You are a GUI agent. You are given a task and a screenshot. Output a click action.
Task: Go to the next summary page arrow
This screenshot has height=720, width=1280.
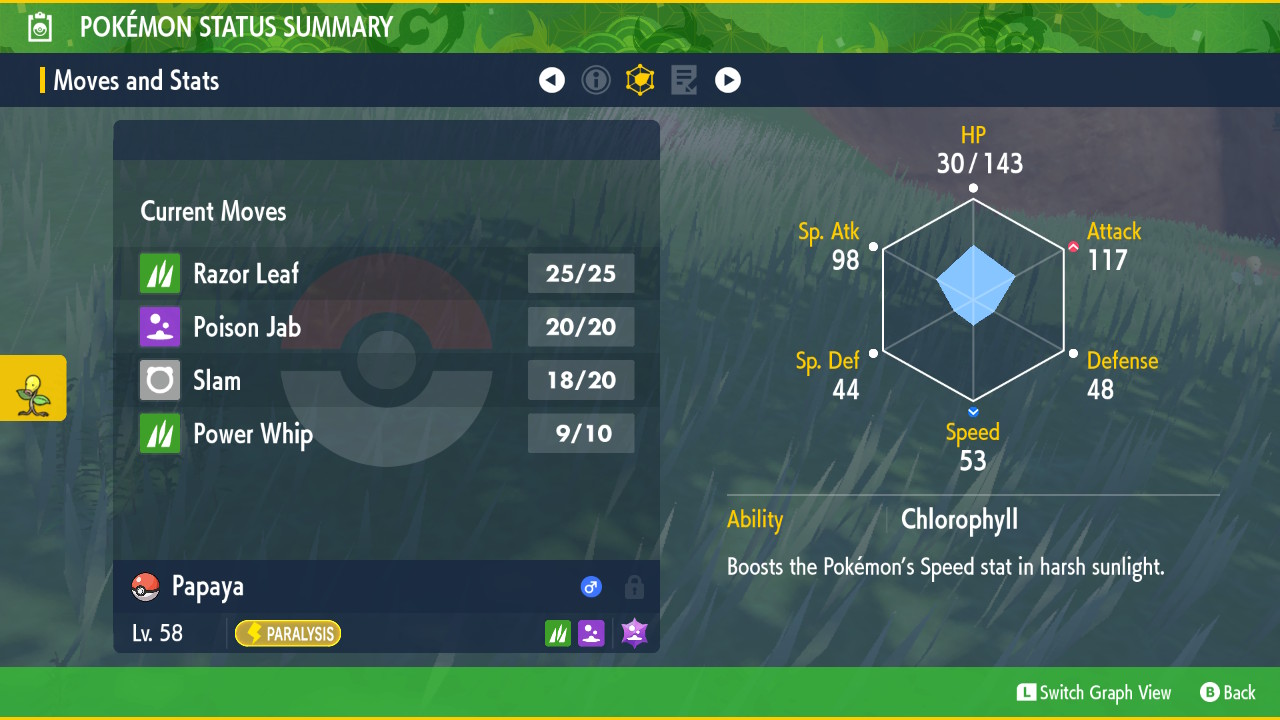click(728, 80)
